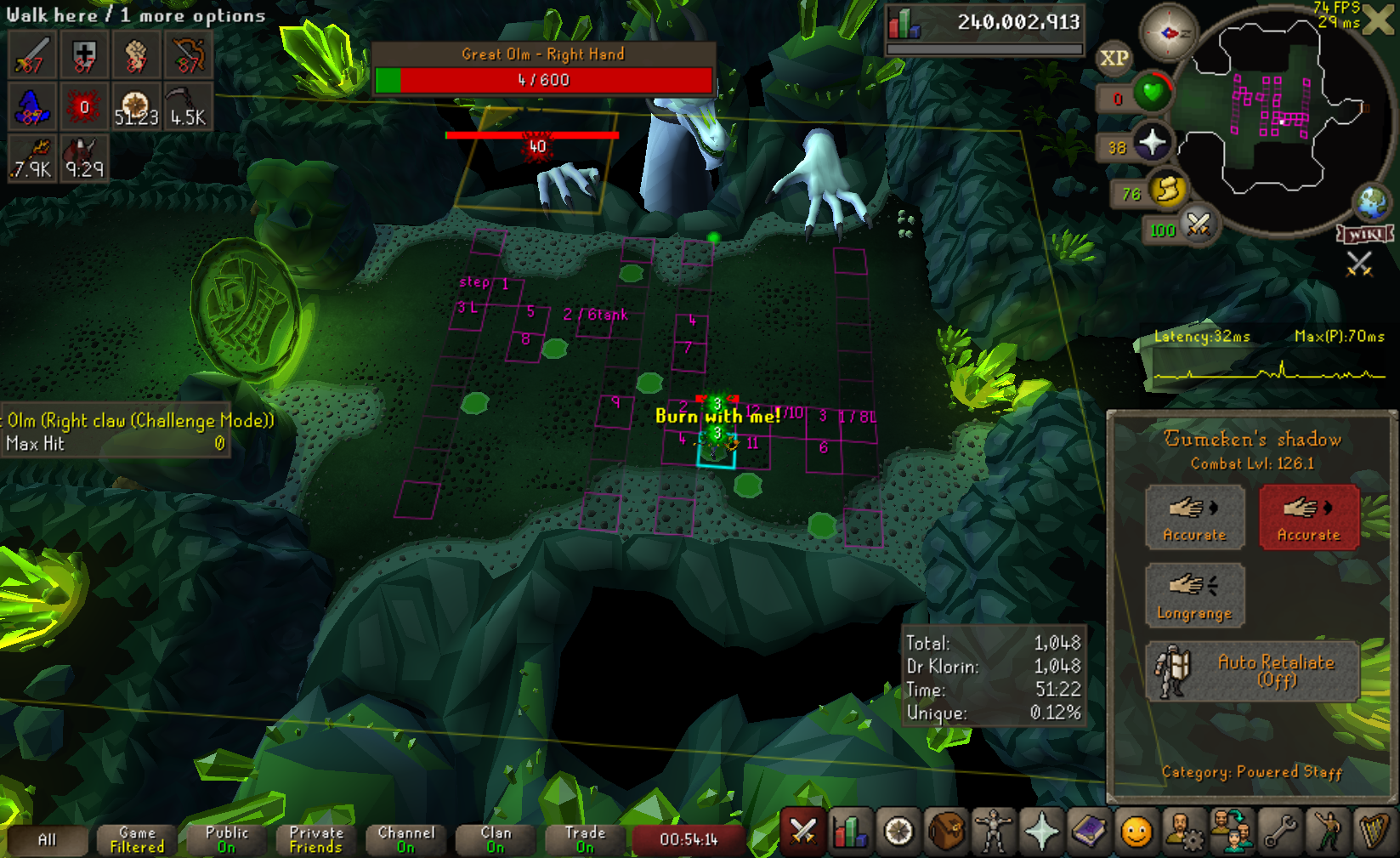Click the compass to face north
The width and height of the screenshot is (1400, 858).
(x=1168, y=33)
